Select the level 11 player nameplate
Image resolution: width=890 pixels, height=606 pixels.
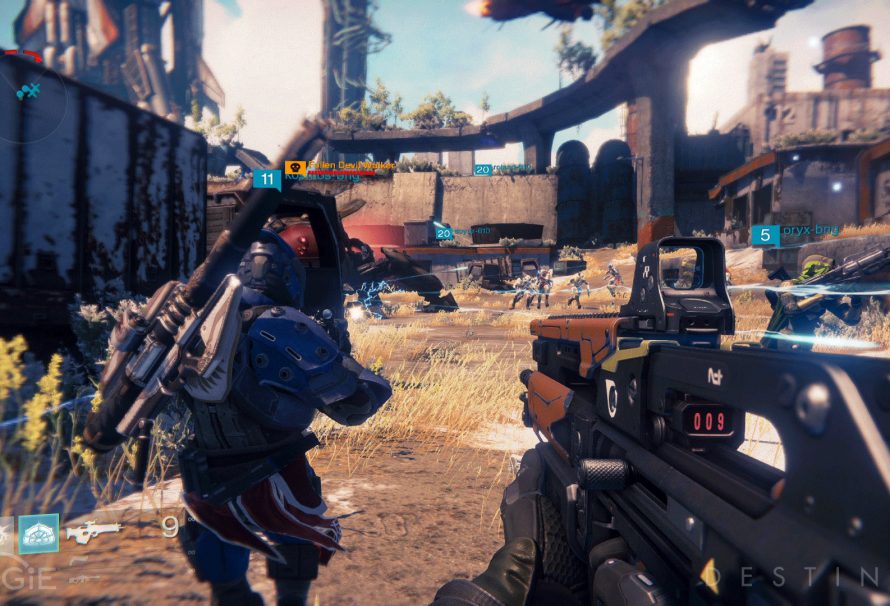point(266,180)
